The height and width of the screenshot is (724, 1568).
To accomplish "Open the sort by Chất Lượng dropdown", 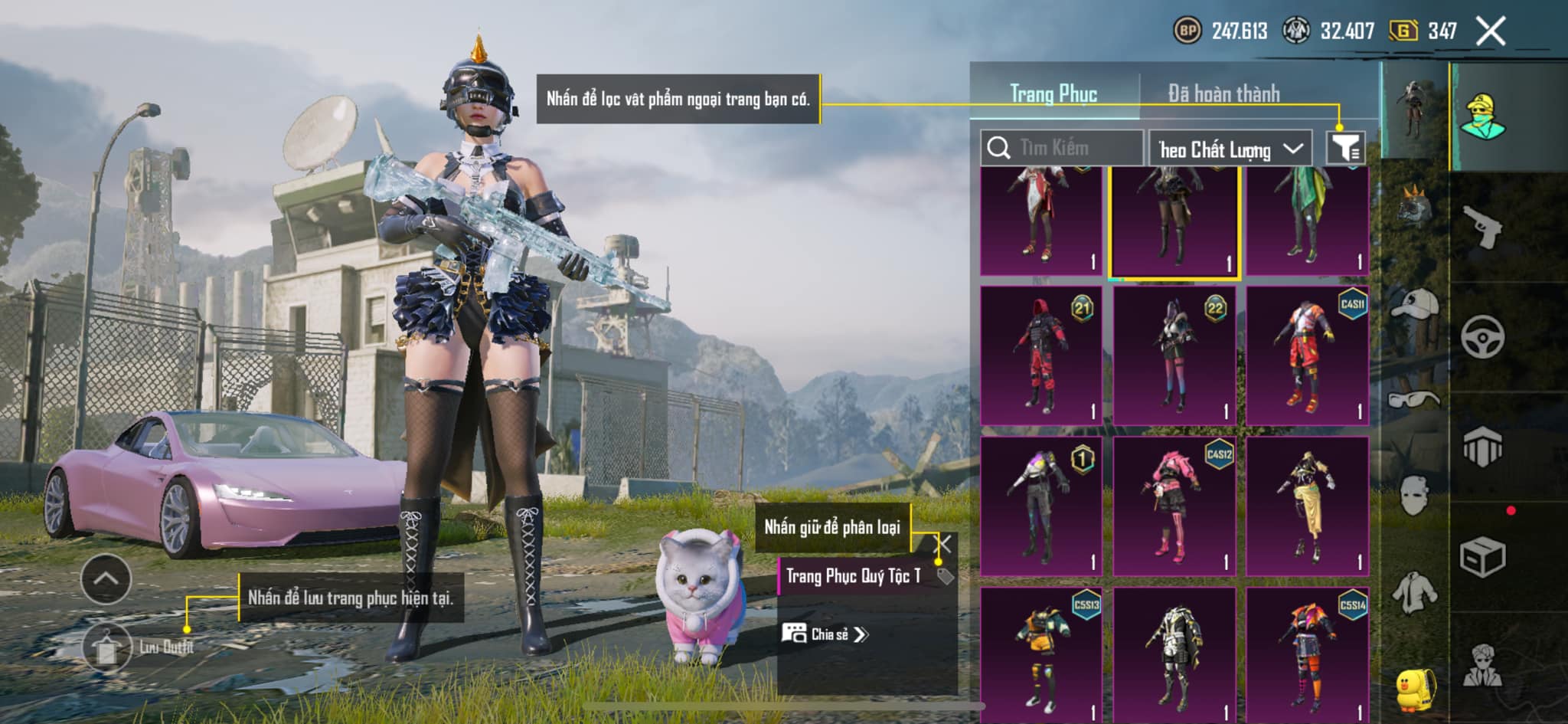I will pyautogui.click(x=1230, y=149).
